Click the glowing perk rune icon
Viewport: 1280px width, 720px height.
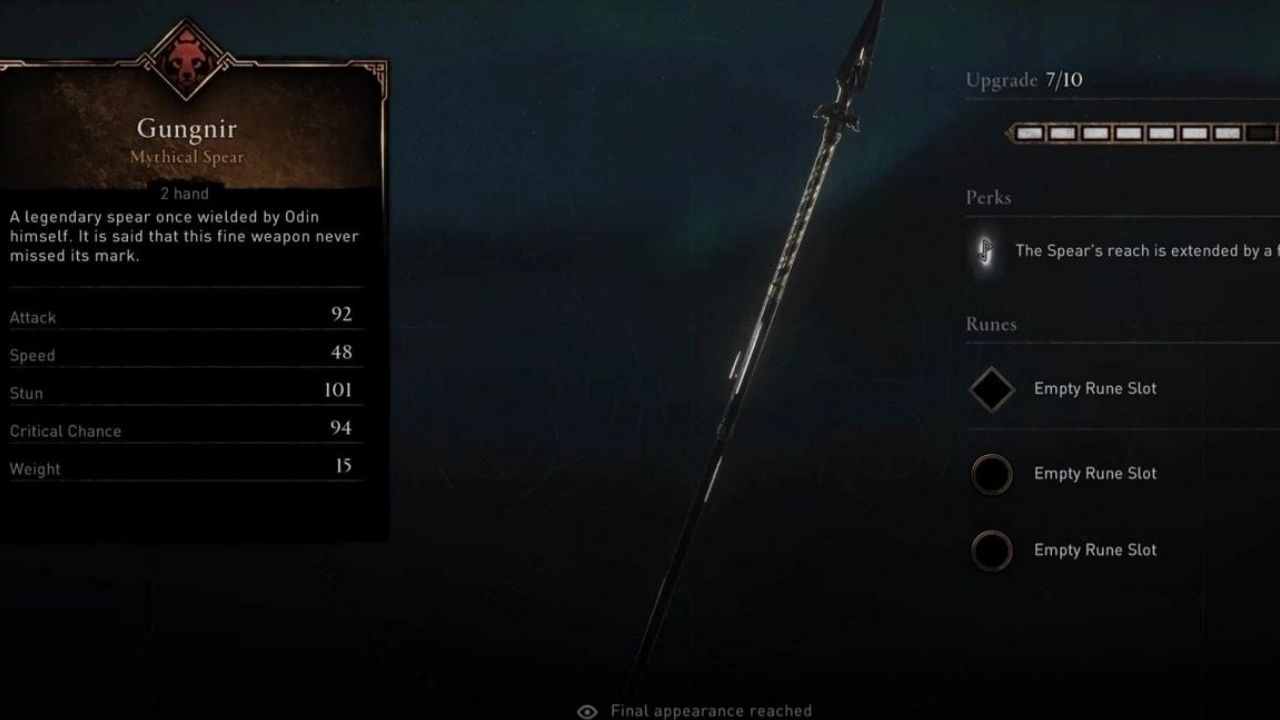pyautogui.click(x=986, y=251)
